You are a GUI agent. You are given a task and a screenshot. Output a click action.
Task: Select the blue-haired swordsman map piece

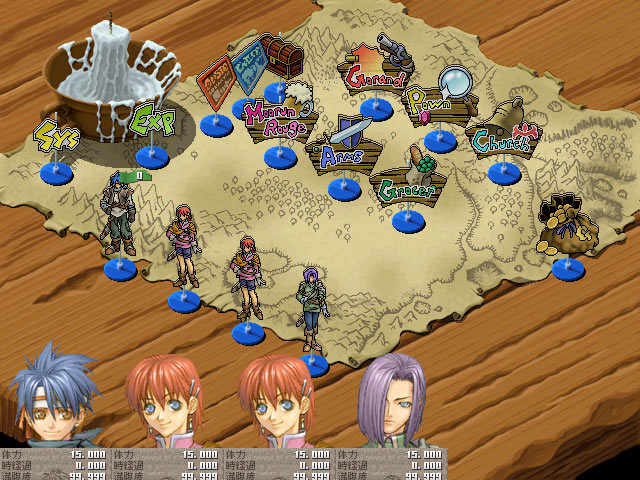pos(120,215)
